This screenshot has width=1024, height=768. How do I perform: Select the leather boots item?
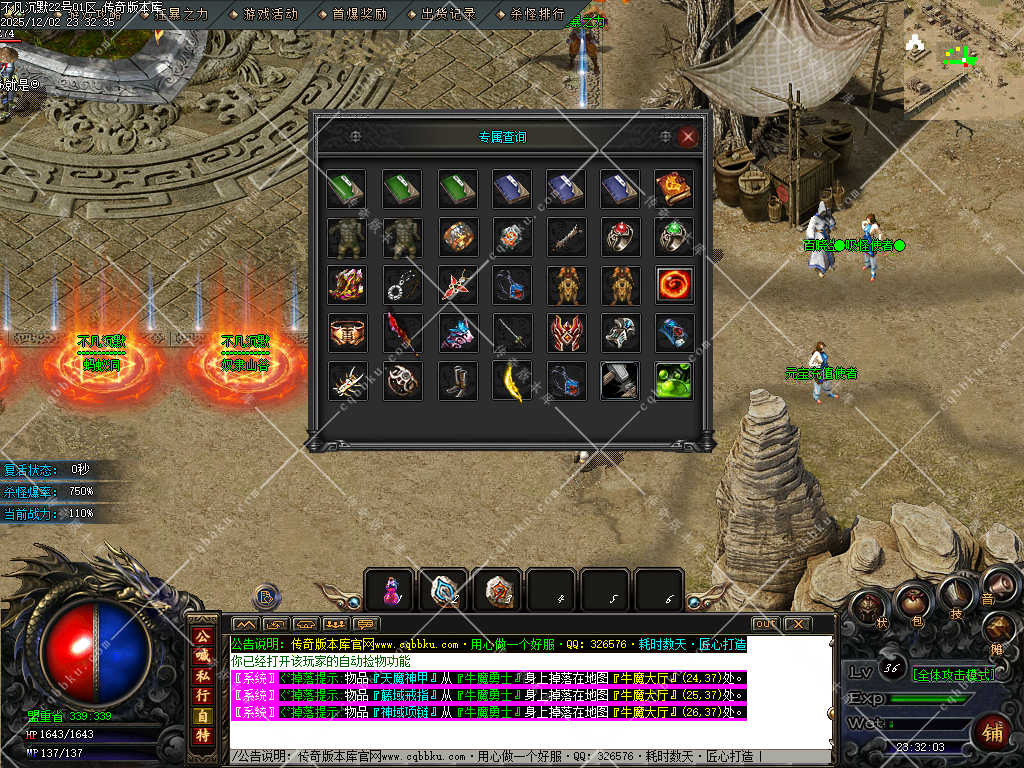[457, 381]
